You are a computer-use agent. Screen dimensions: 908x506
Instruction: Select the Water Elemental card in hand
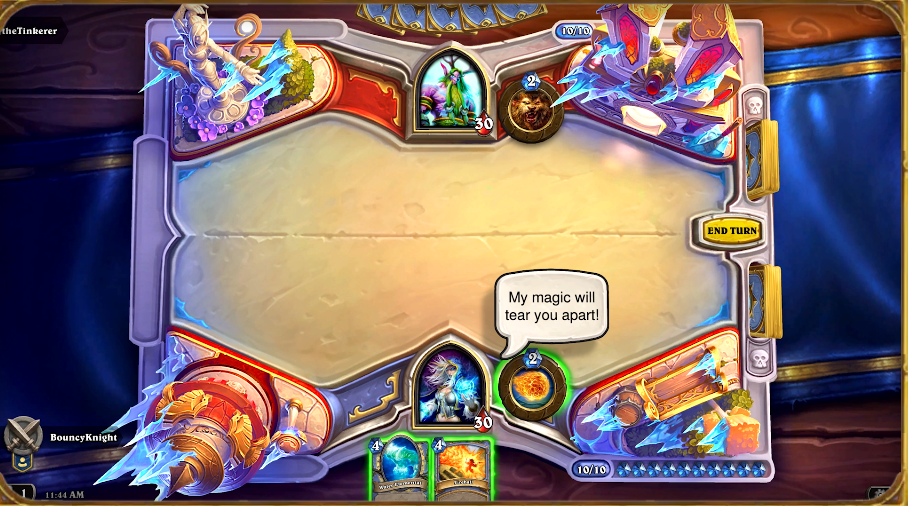(400, 469)
